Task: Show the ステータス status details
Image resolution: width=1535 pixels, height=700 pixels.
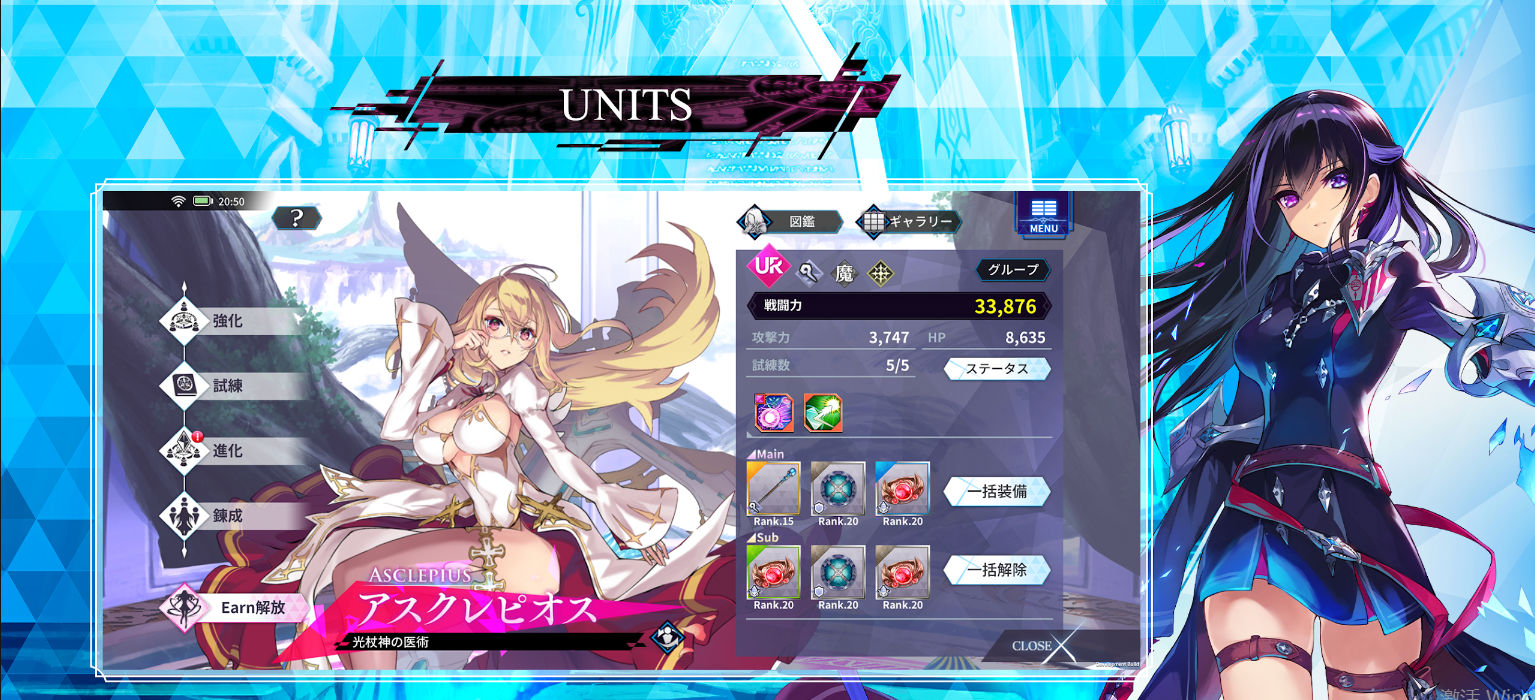Action: point(997,369)
